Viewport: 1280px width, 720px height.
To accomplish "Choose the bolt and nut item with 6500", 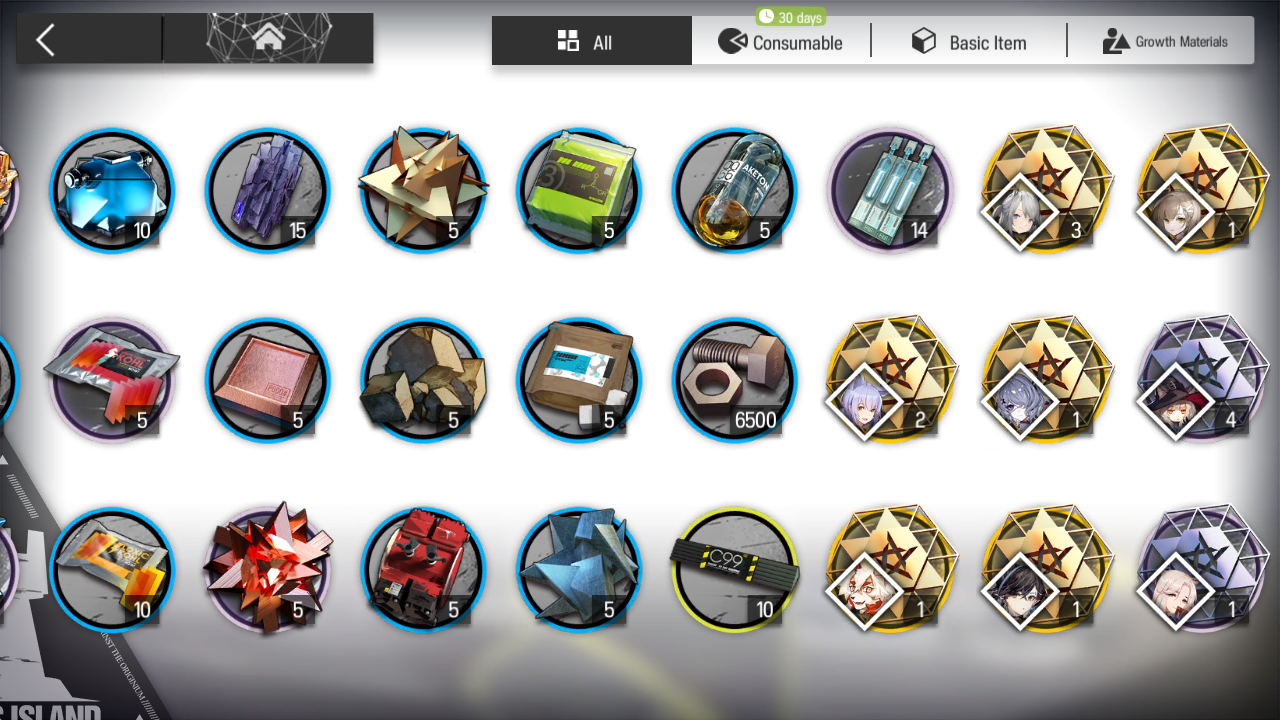I will click(x=735, y=380).
